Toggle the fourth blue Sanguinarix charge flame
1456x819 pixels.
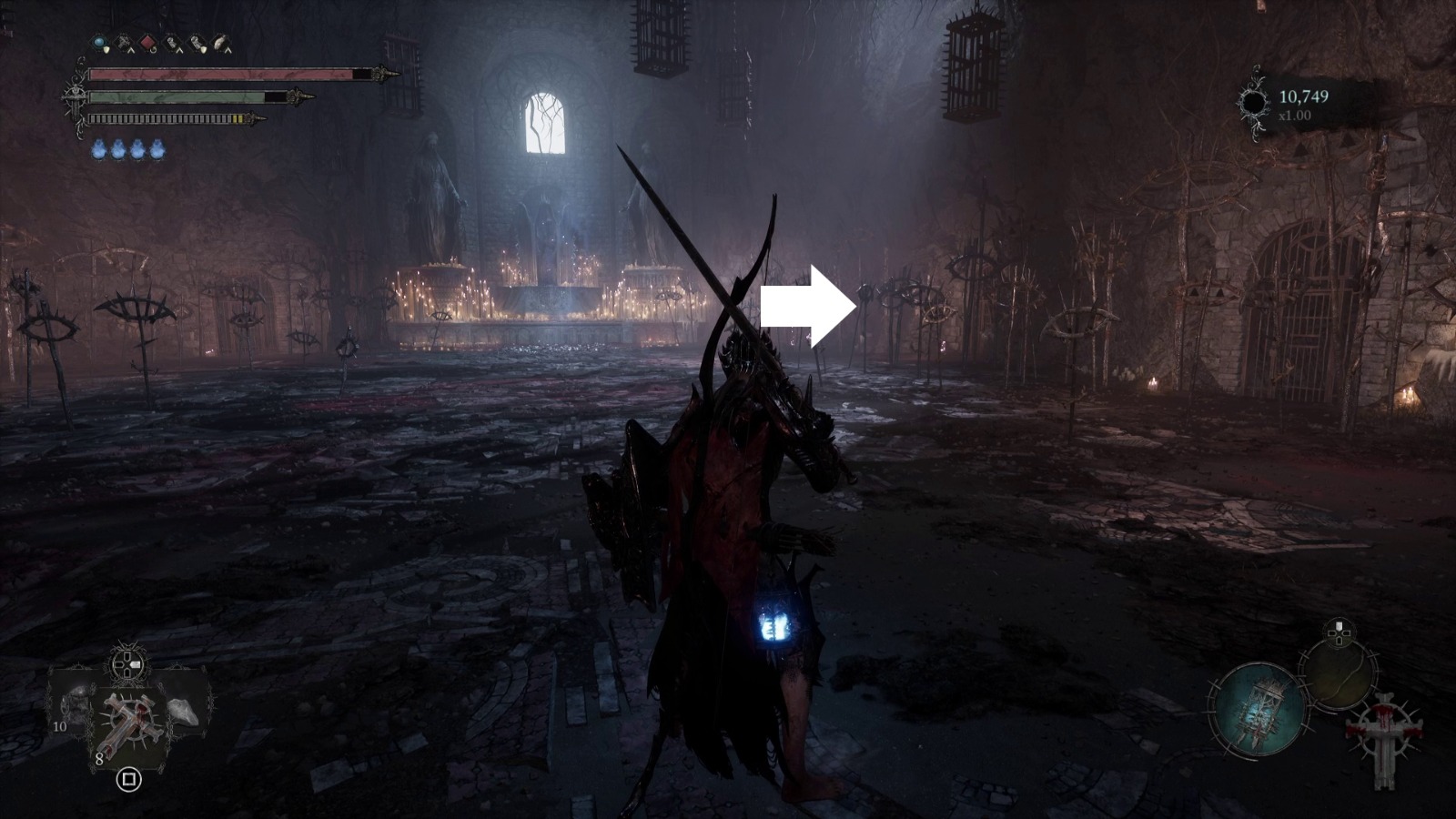coord(157,149)
